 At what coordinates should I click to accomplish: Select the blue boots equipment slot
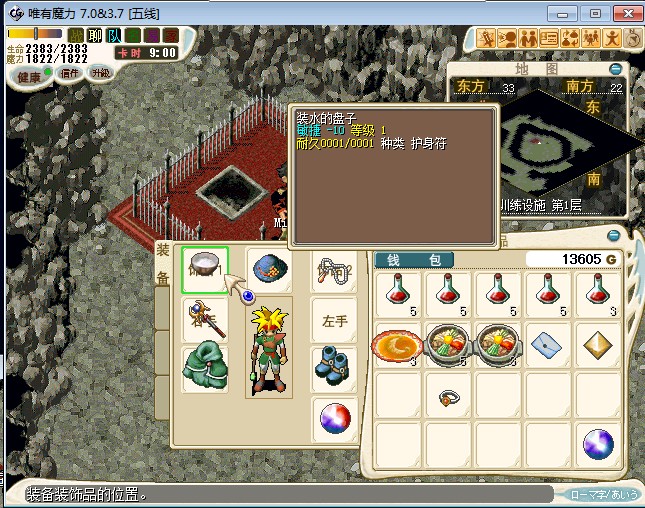(x=334, y=368)
